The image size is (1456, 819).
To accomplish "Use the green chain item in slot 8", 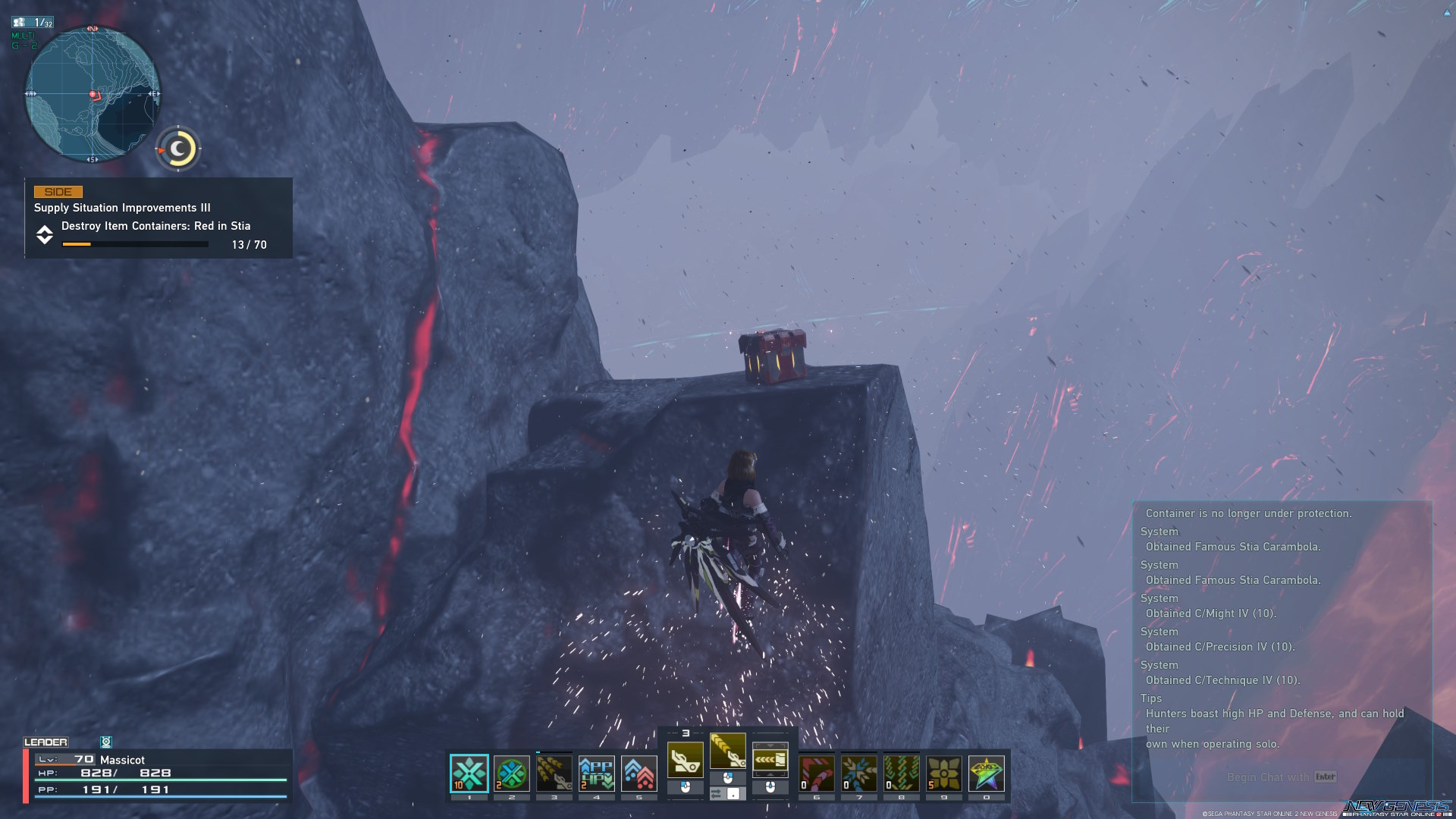I will (x=902, y=773).
